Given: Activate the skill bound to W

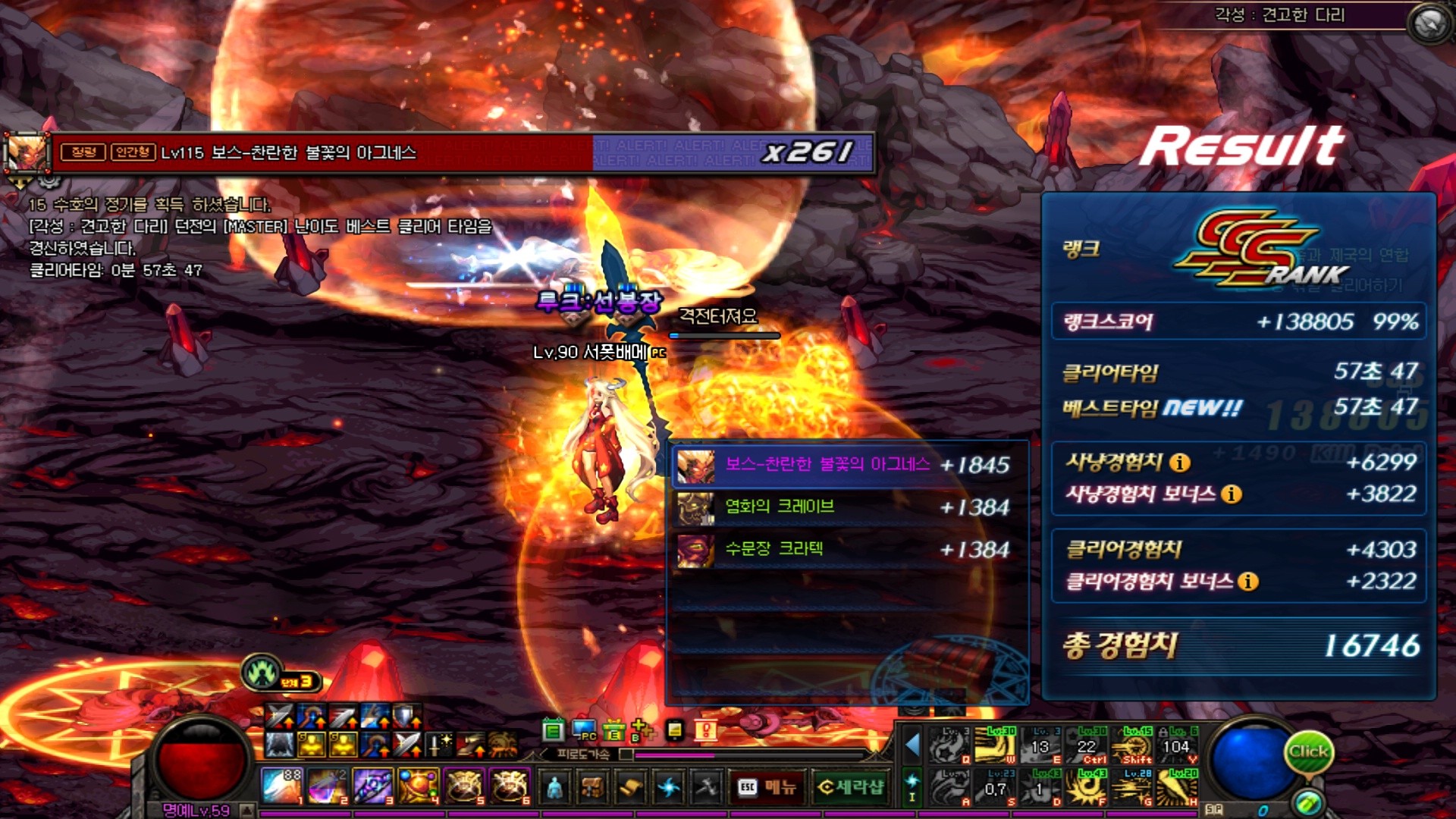Looking at the screenshot, I should 995,745.
